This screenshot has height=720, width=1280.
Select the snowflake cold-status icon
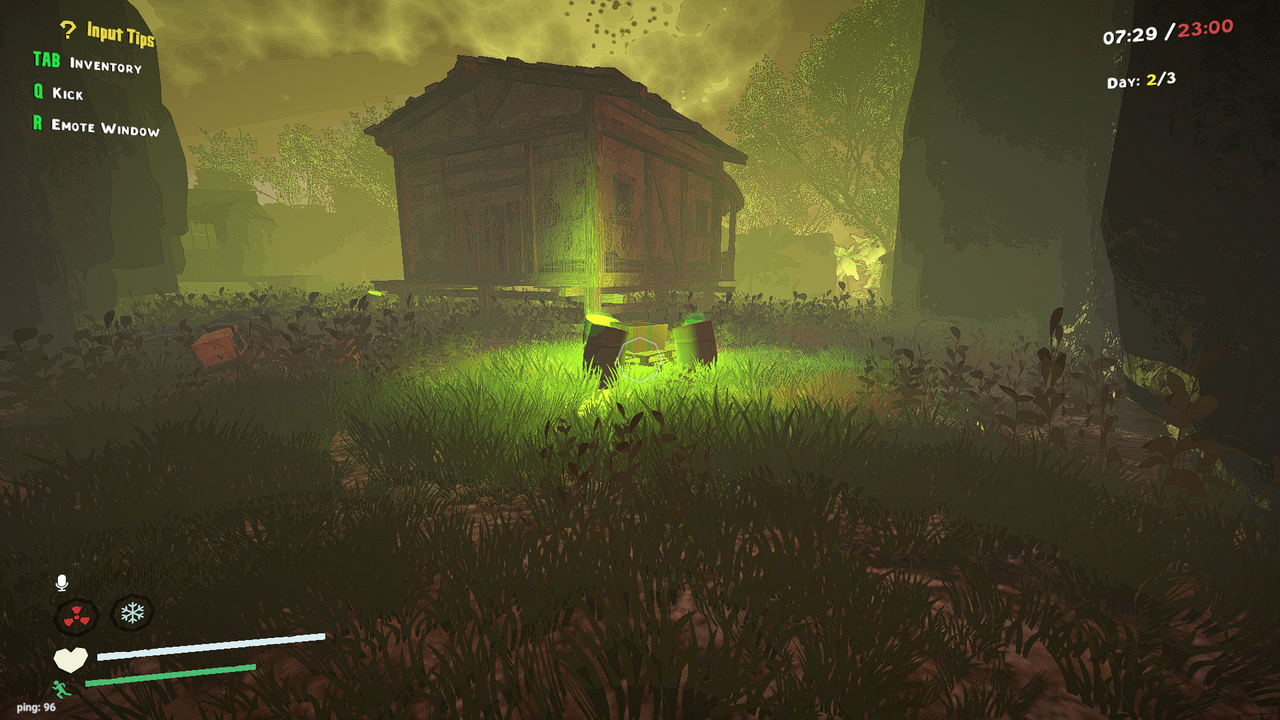pos(132,614)
